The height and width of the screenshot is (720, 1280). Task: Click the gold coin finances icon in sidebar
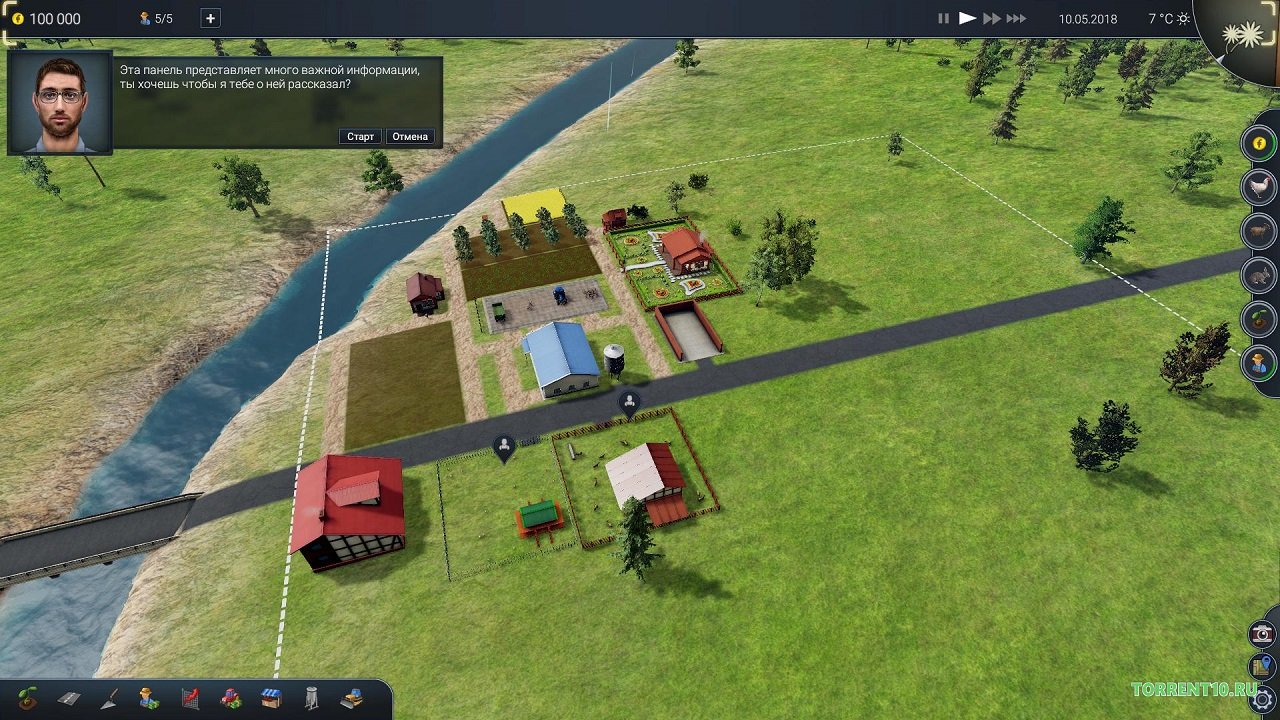pos(1259,143)
